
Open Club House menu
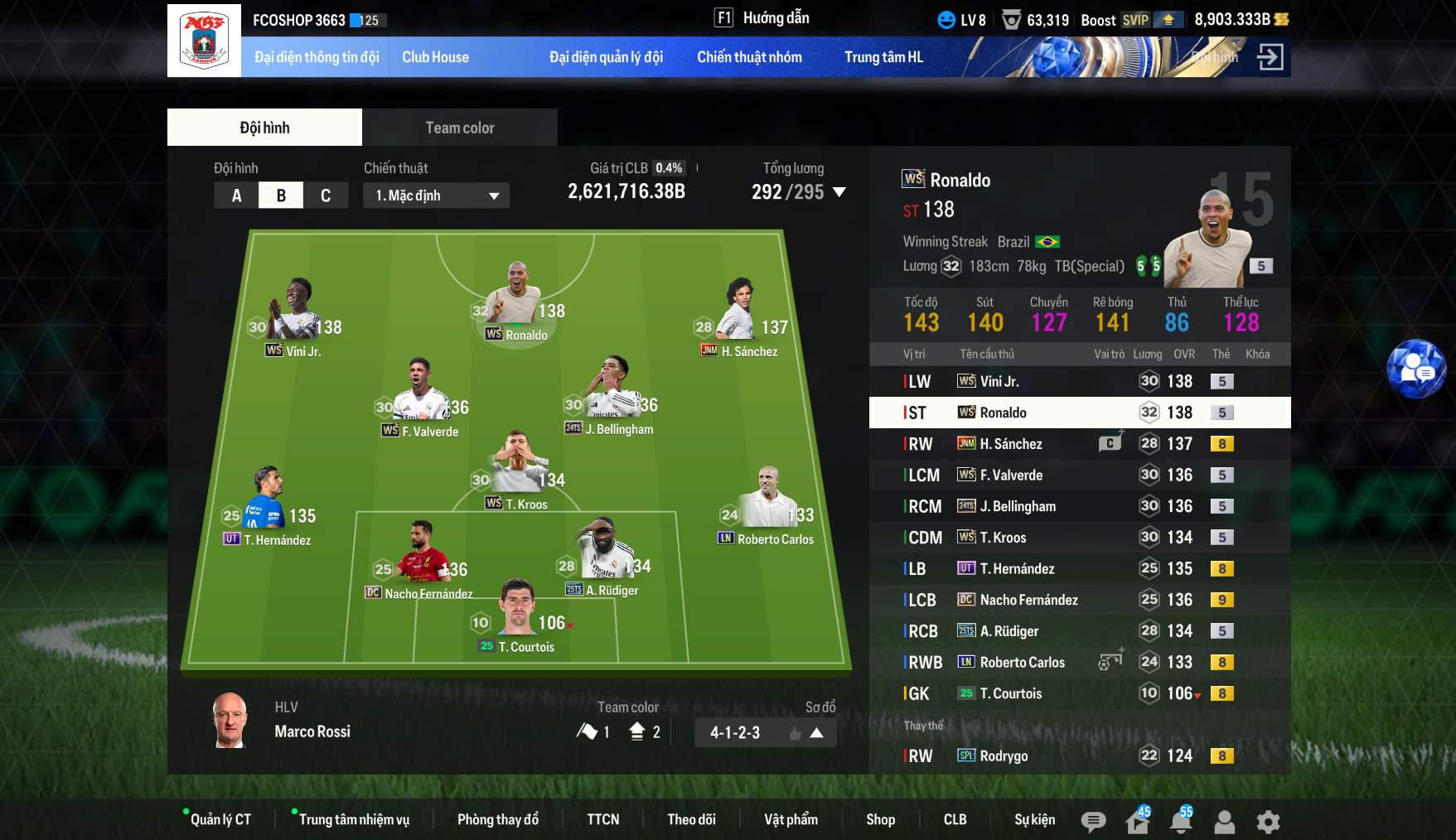[435, 57]
